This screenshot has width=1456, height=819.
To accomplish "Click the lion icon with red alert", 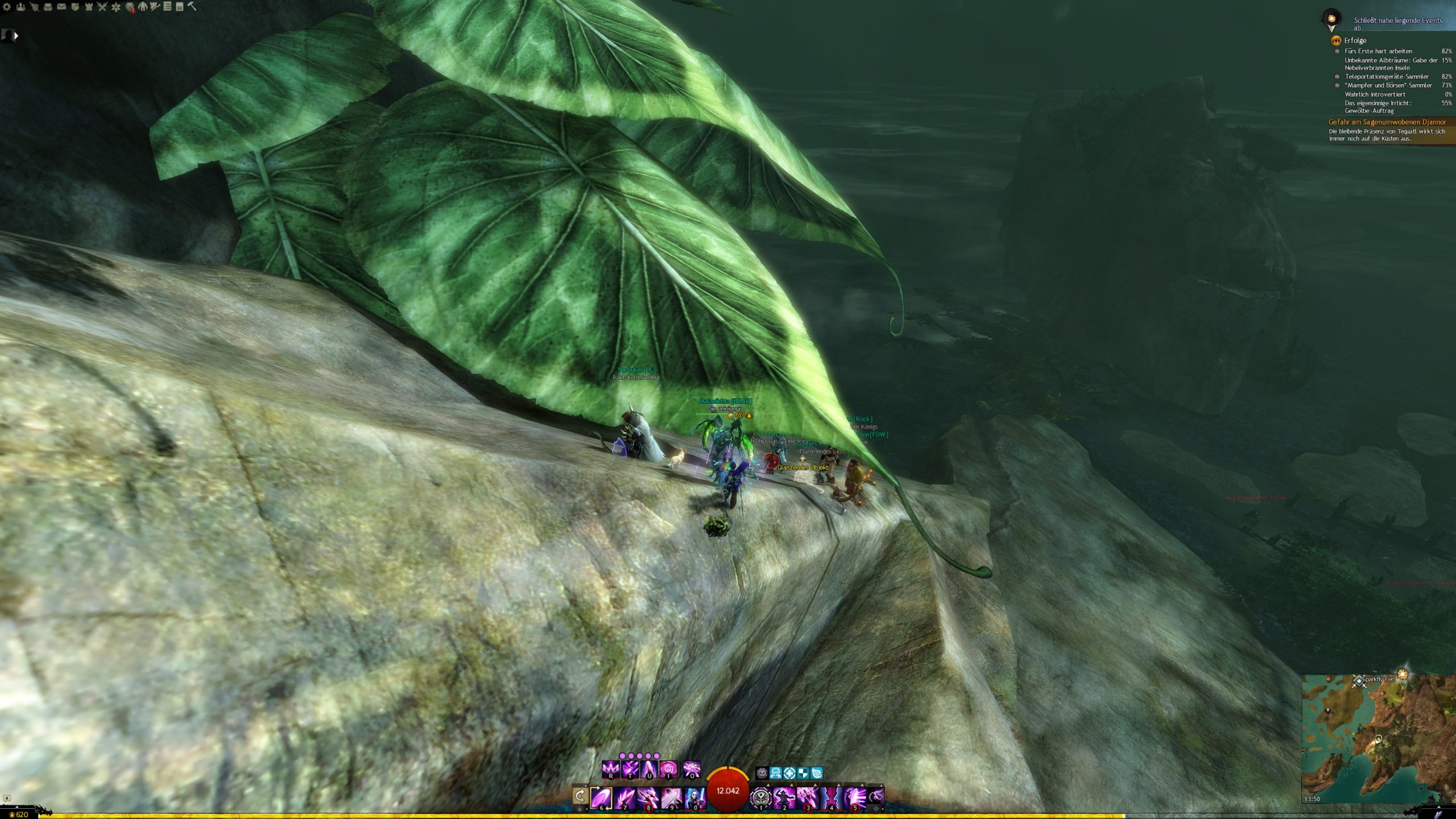I will (130, 7).
